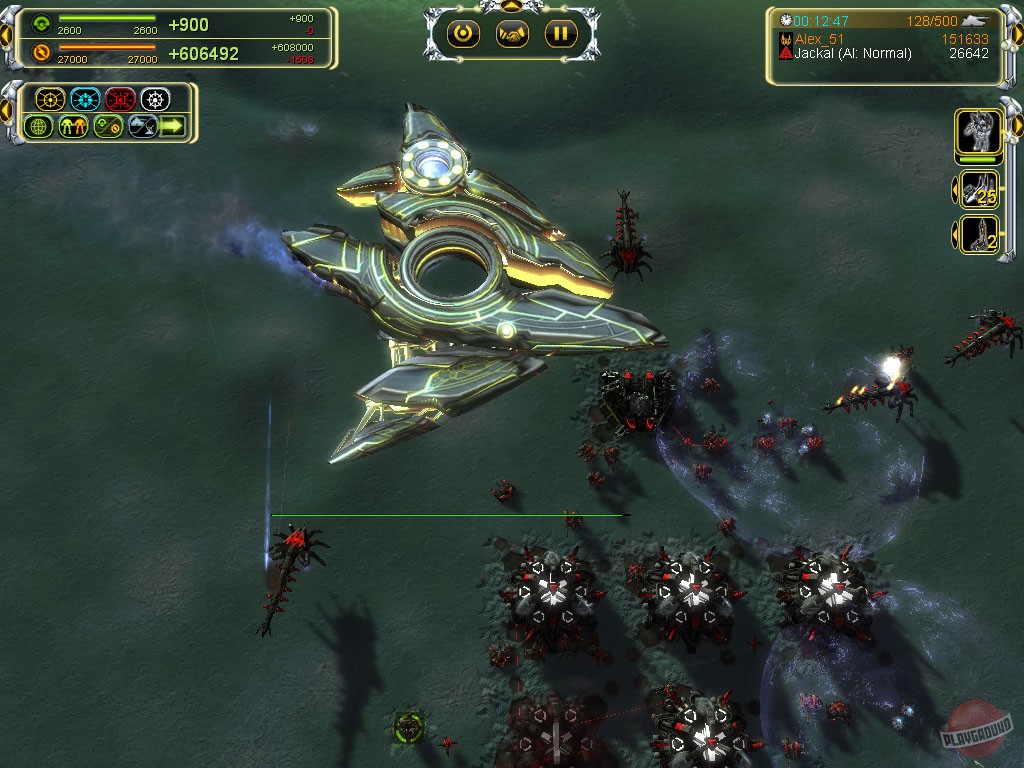Select the idle unit group showing 2
This screenshot has height=768, width=1024.
[979, 234]
